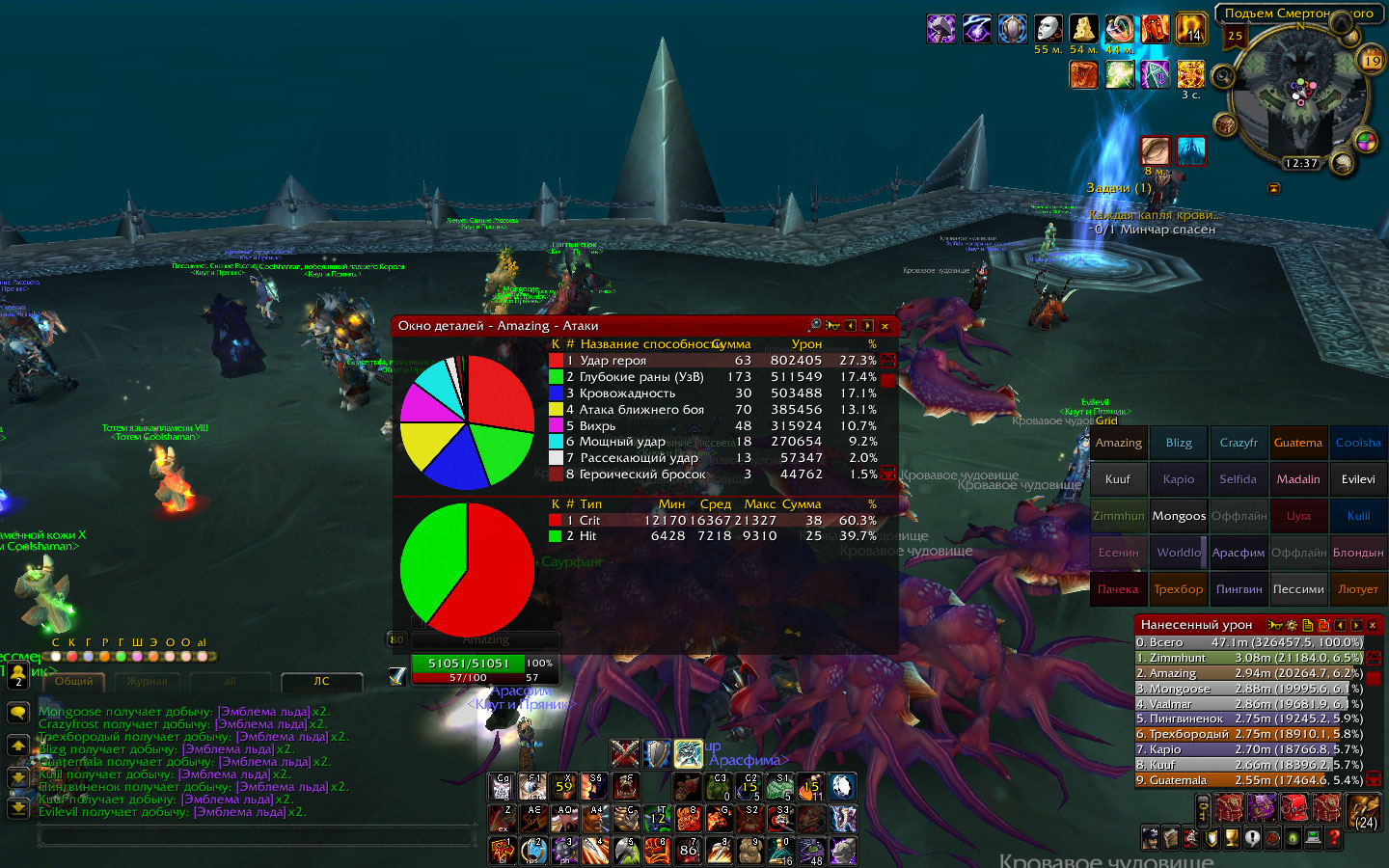The width and height of the screenshot is (1389, 868).
Task: Select the Defensive Stance shield icon
Action: (657, 753)
